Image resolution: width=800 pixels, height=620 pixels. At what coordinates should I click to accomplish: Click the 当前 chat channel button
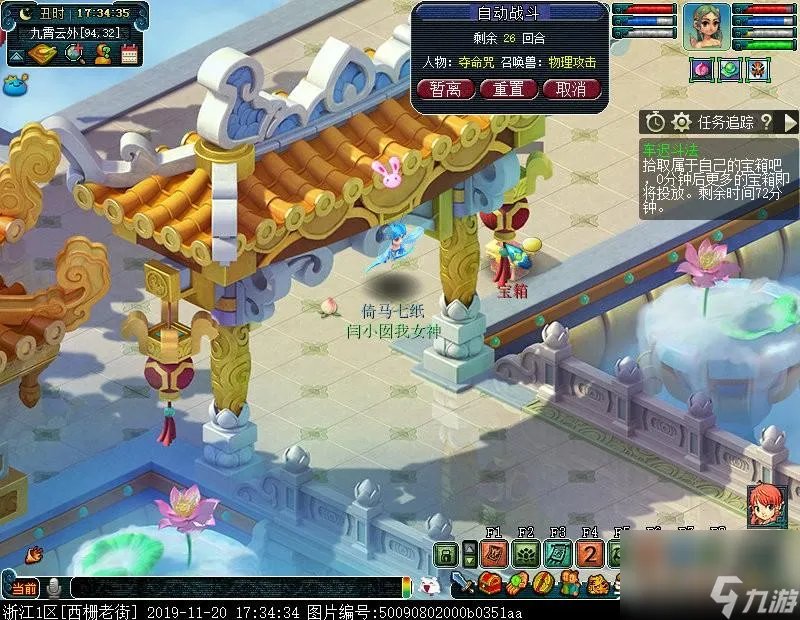click(22, 588)
